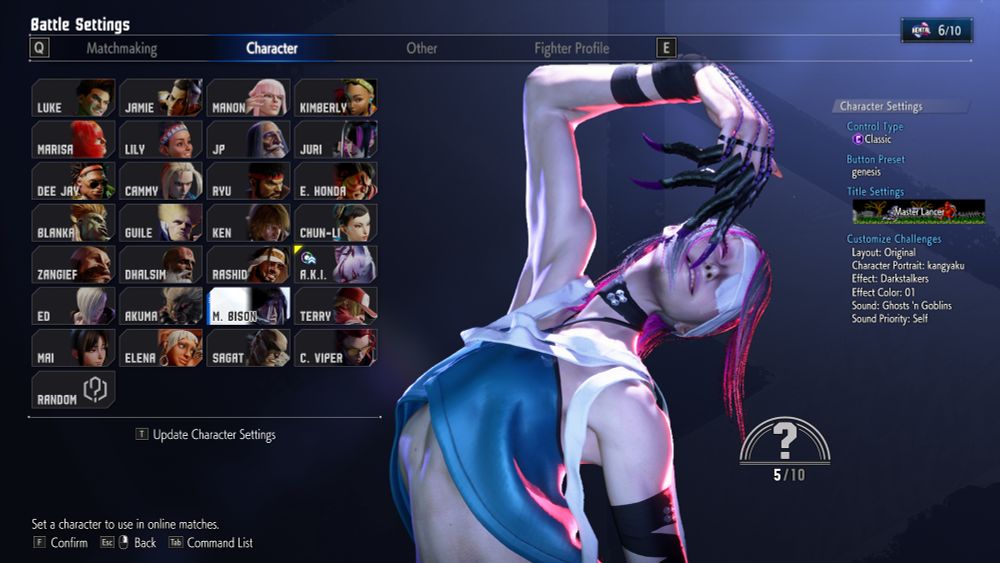
Task: Select Cammy as your character
Action: point(160,181)
